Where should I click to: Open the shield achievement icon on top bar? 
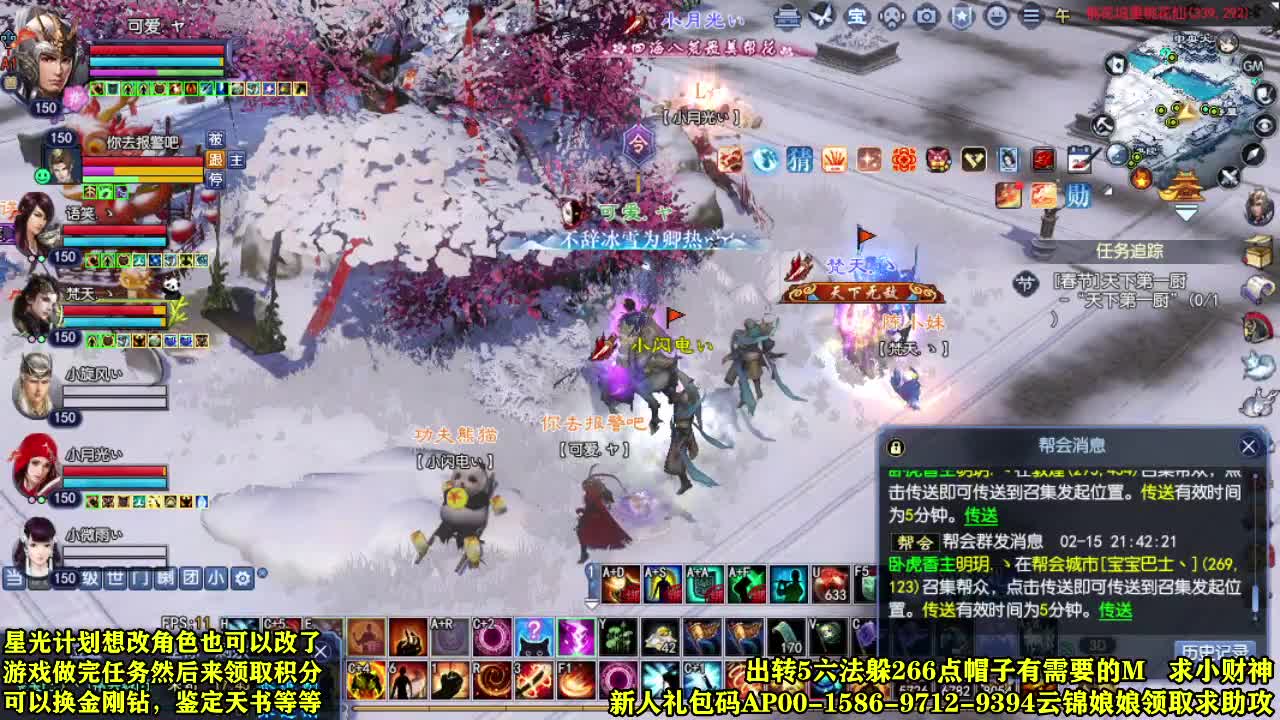click(x=960, y=17)
